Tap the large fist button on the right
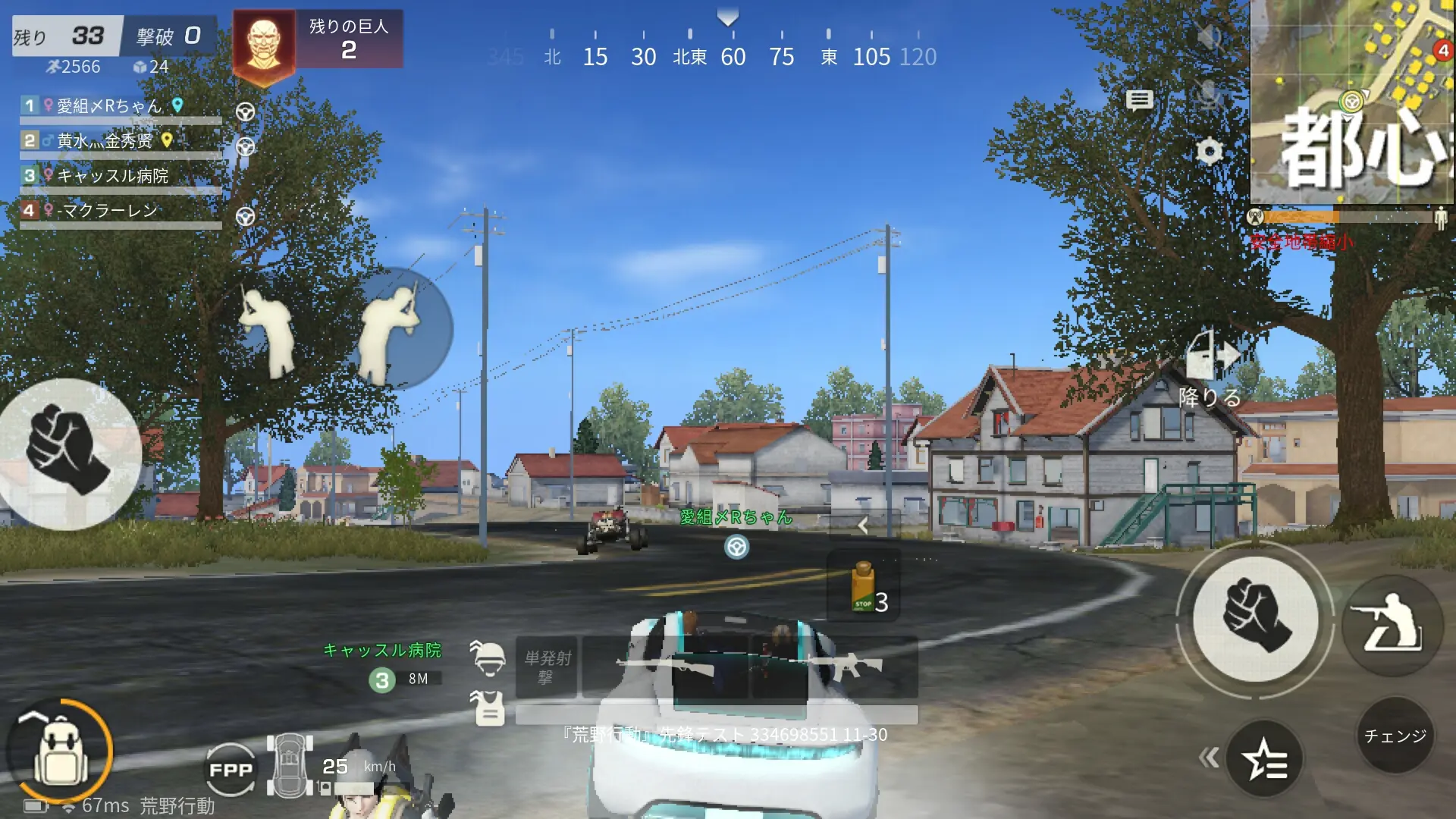 pyautogui.click(x=1255, y=617)
